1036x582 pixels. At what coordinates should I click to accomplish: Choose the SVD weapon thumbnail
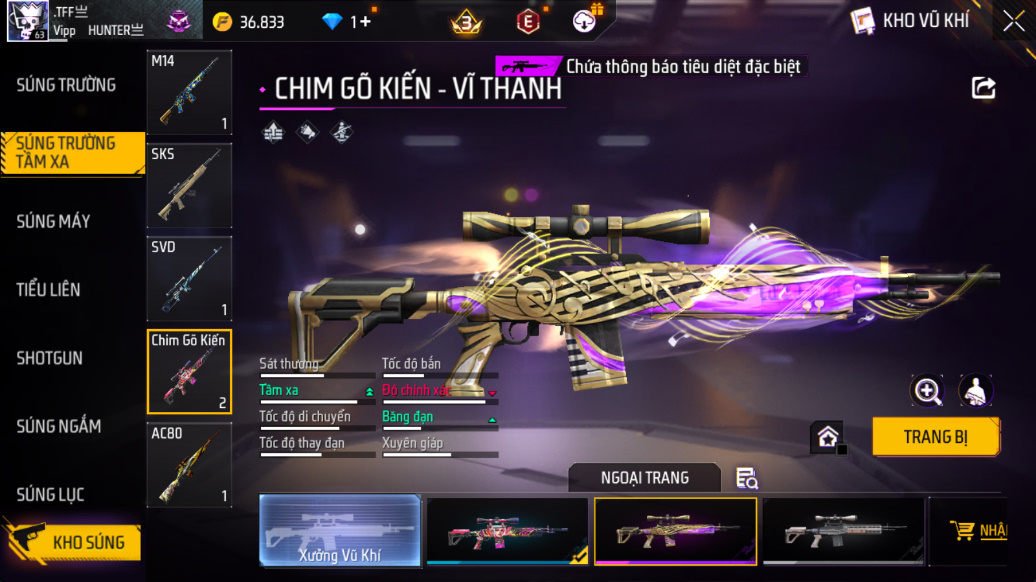[189, 279]
